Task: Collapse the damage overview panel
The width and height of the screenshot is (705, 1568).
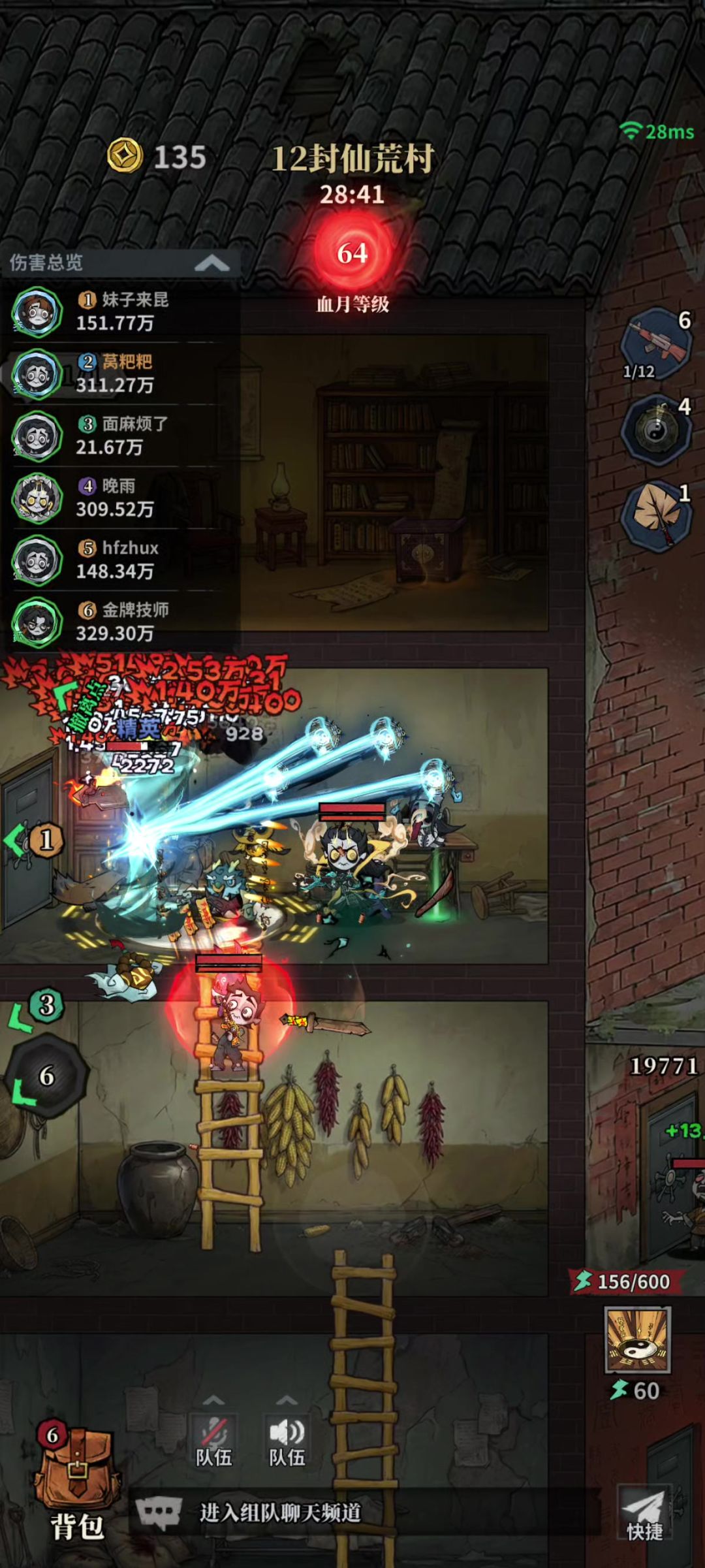Action: 211,264
